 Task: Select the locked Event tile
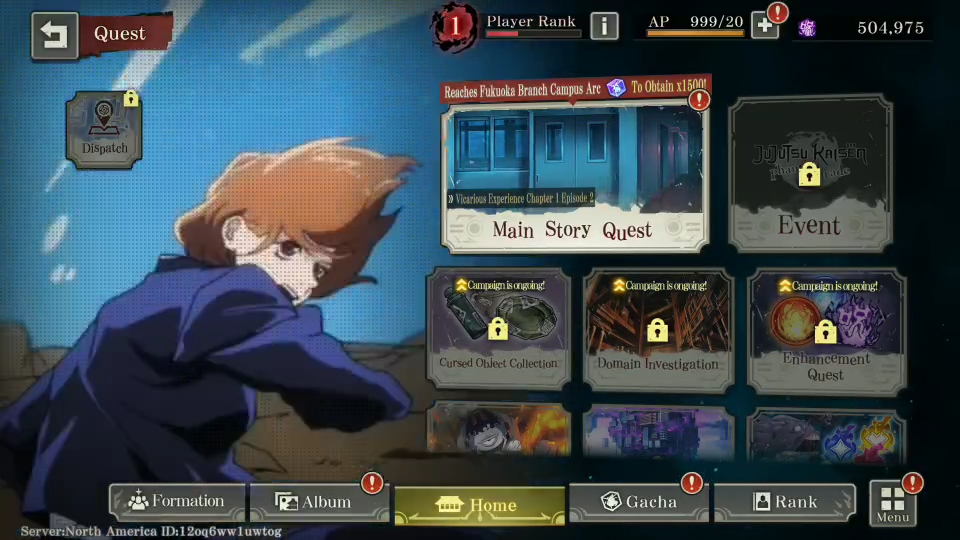click(x=809, y=174)
